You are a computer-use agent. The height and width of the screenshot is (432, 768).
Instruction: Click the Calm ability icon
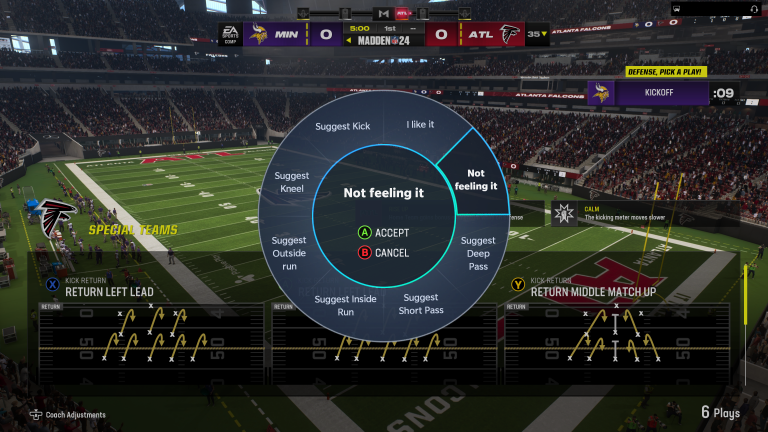point(565,212)
